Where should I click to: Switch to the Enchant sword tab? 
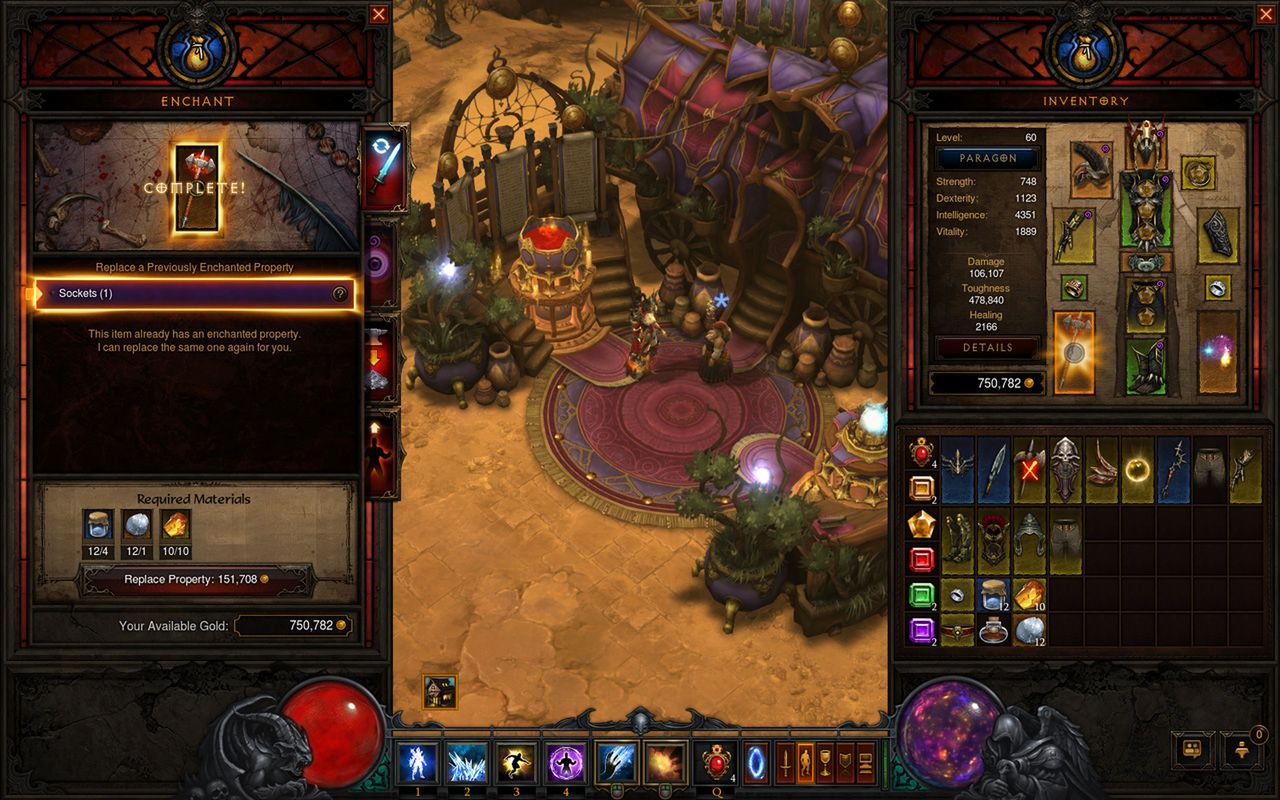point(385,167)
